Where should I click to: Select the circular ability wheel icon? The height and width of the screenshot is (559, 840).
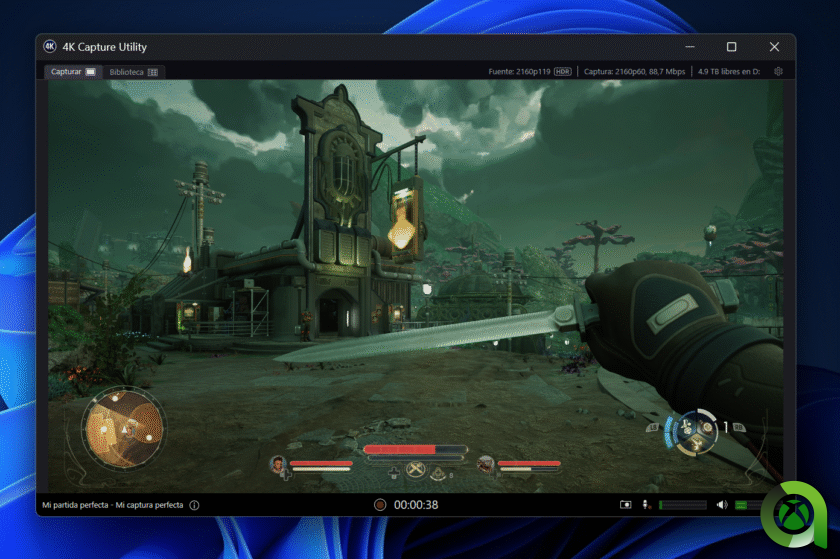point(694,430)
